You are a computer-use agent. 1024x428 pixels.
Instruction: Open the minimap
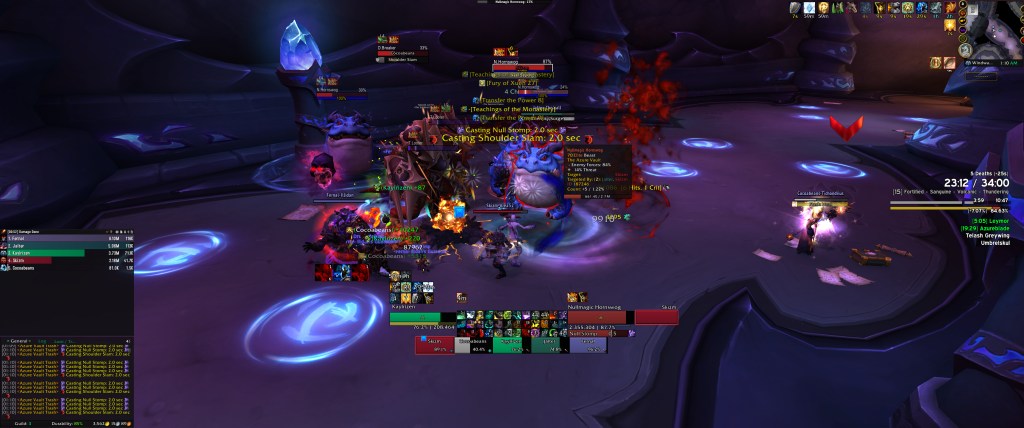993,30
